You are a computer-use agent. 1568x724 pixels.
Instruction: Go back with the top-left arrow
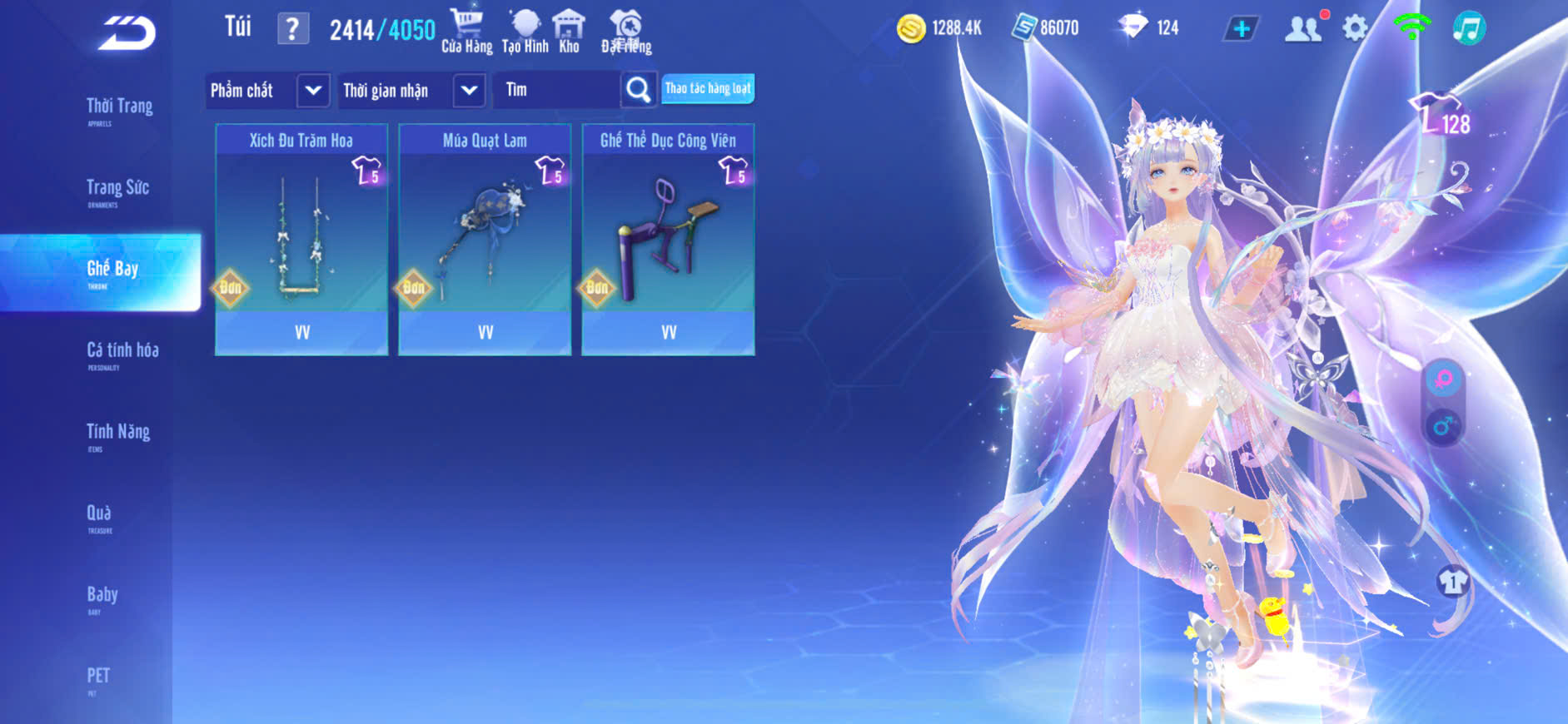(127, 33)
